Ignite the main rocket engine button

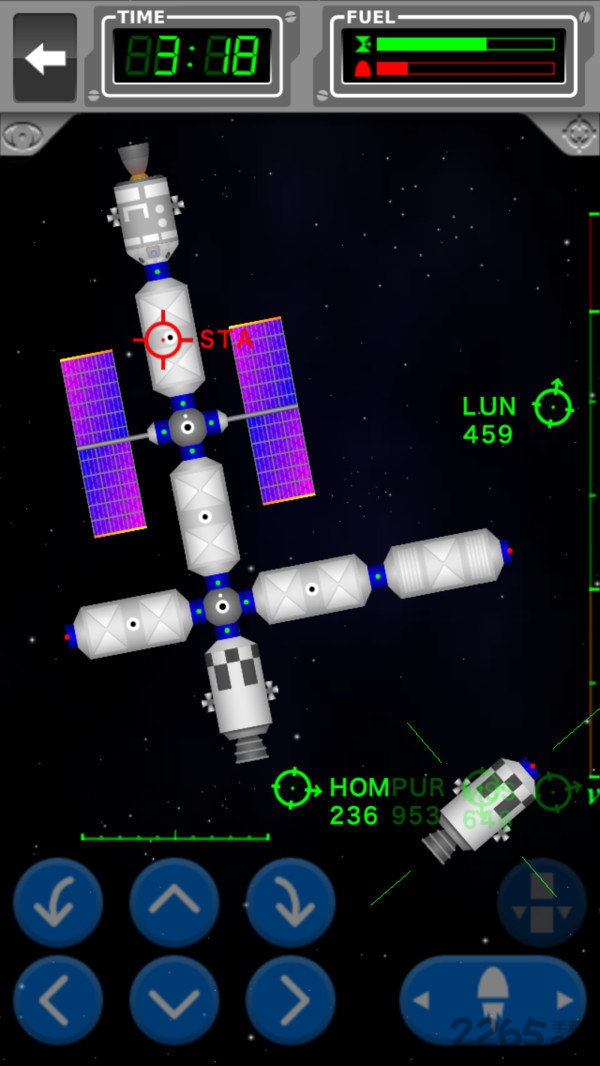[493, 1000]
